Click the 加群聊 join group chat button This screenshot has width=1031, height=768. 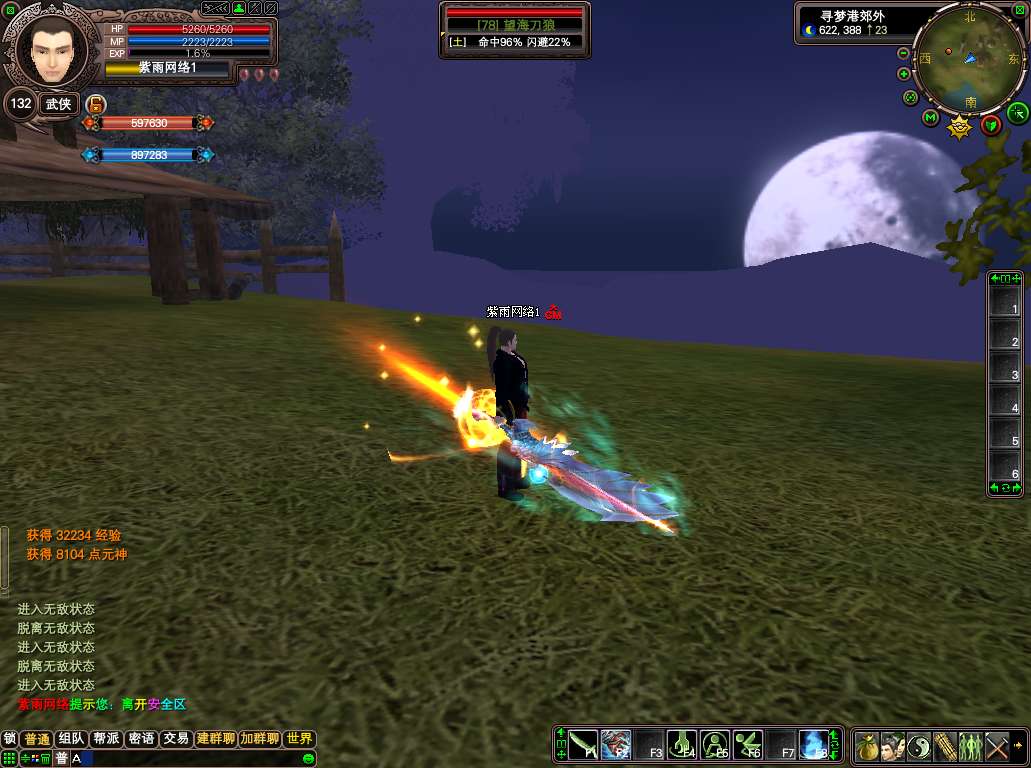click(259, 739)
